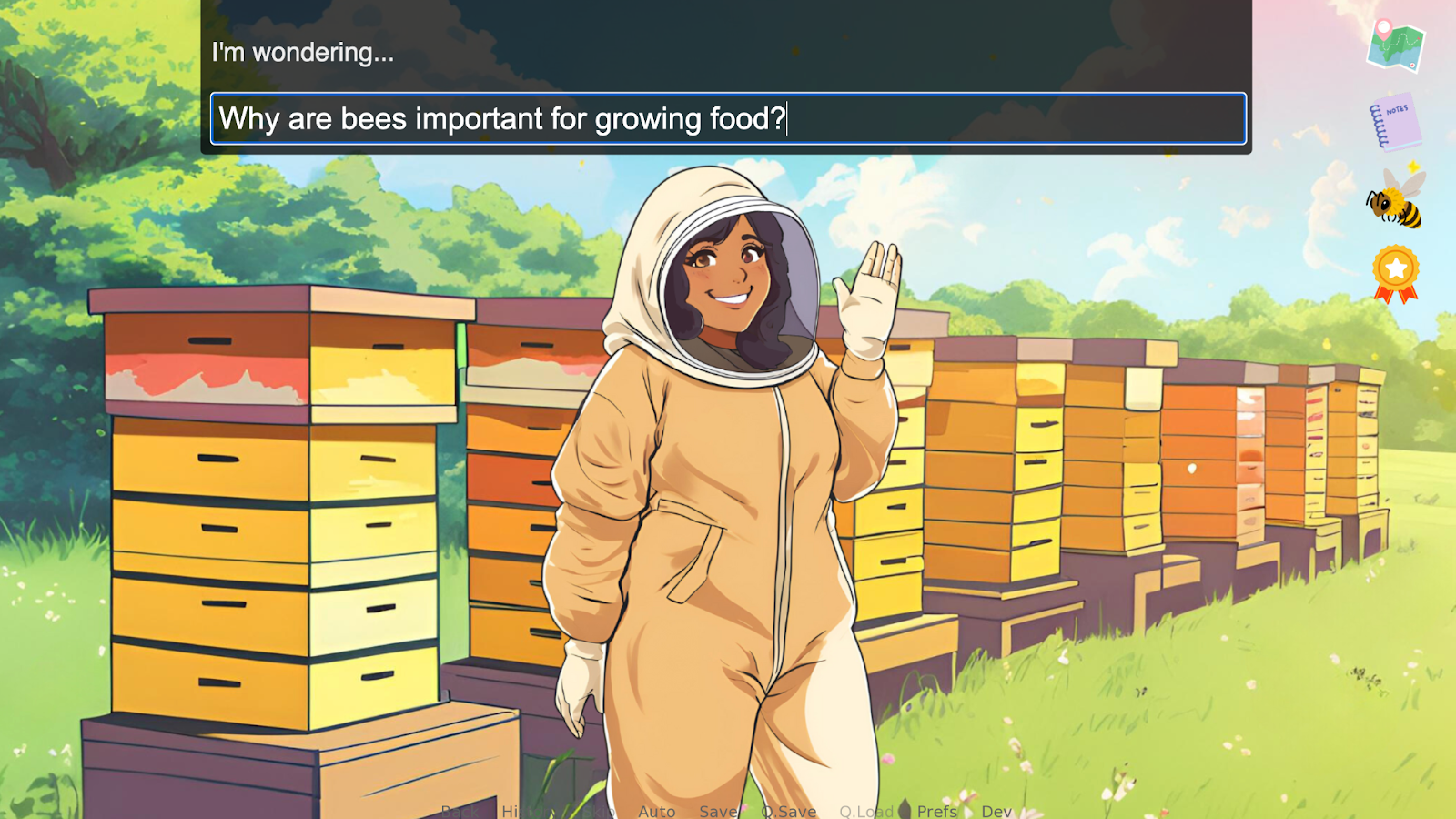The width and height of the screenshot is (1456, 819).
Task: Enable Auto-forward mode
Action: coord(657,811)
